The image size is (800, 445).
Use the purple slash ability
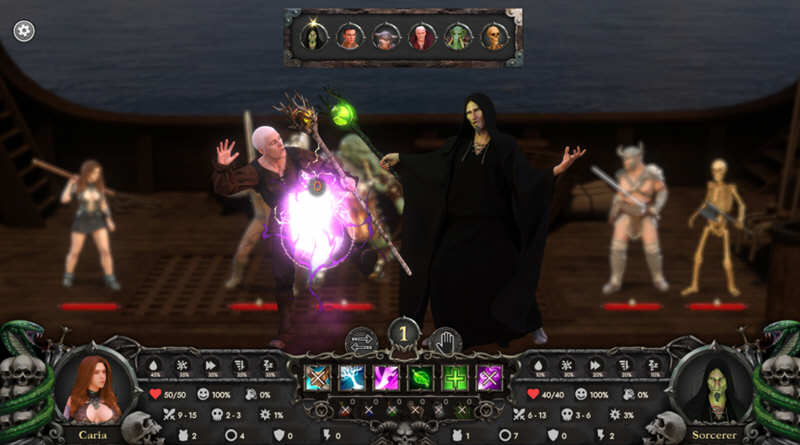pyautogui.click(x=386, y=378)
